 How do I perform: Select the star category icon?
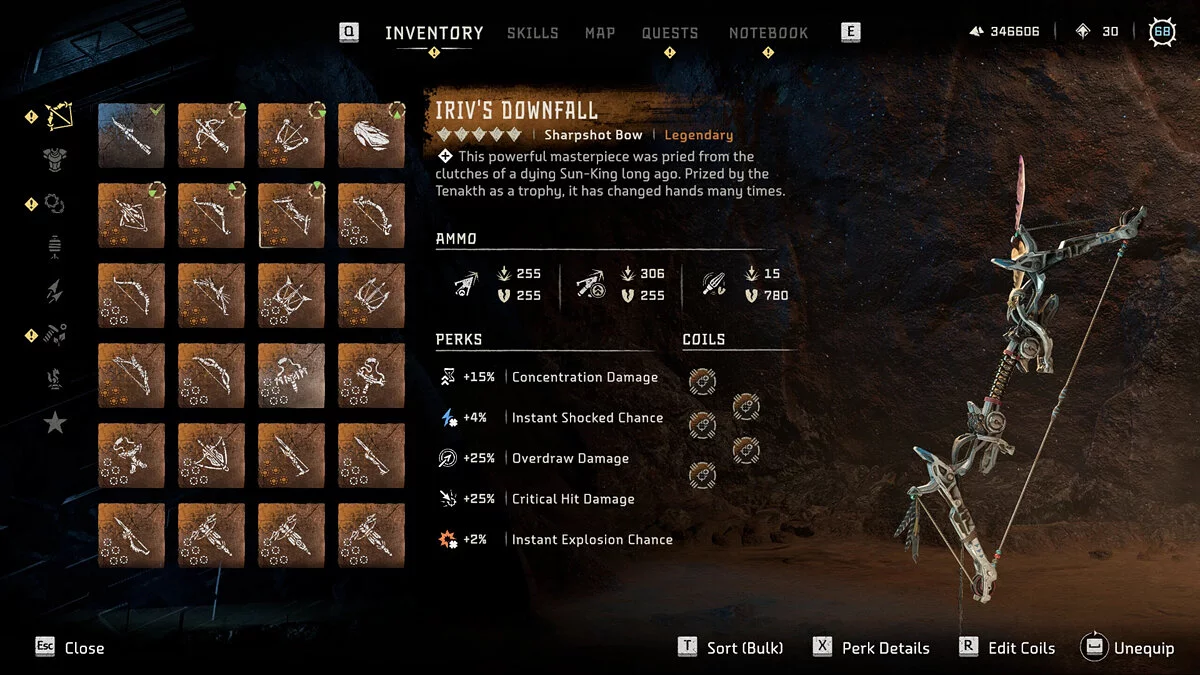[54, 423]
